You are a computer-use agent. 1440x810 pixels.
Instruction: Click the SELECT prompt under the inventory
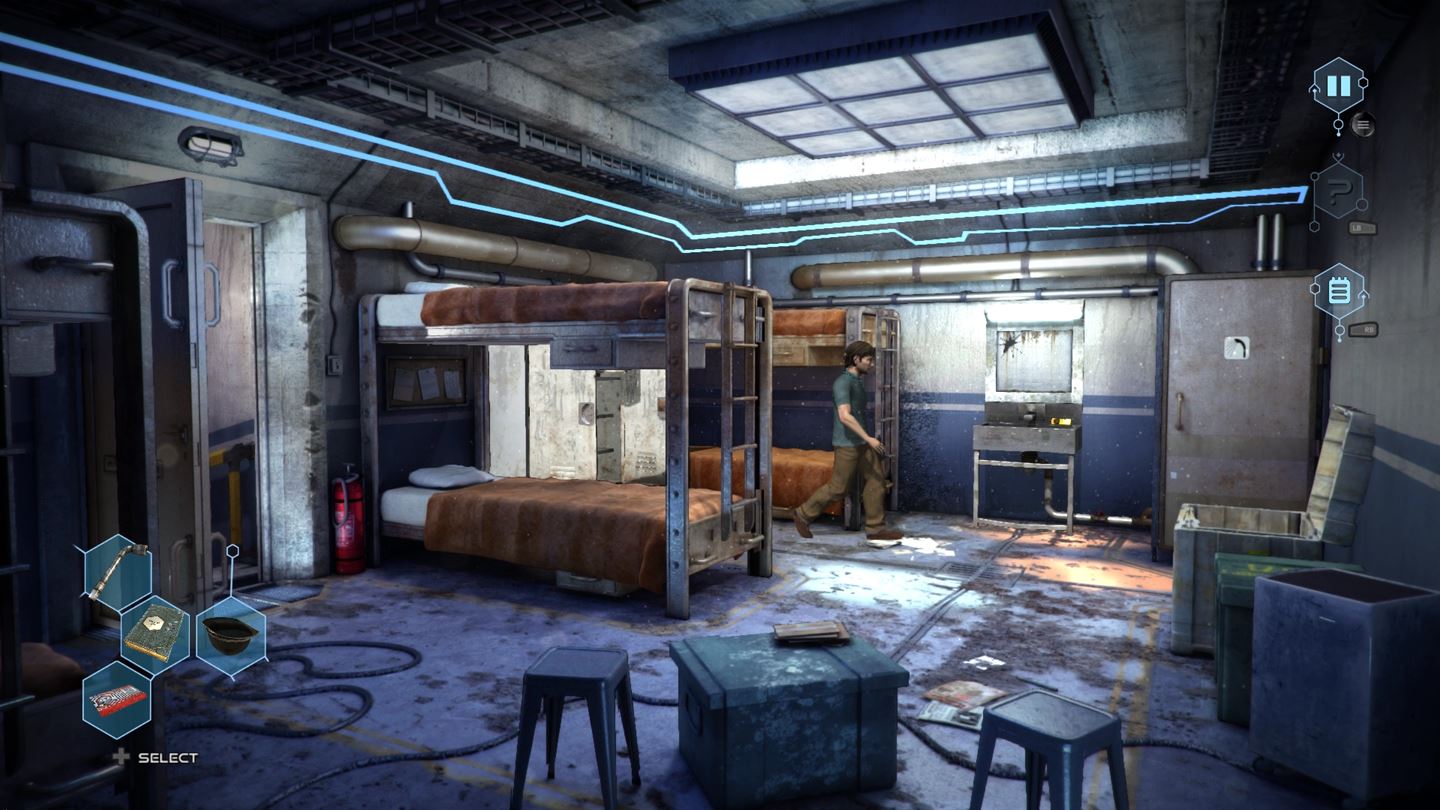(166, 758)
